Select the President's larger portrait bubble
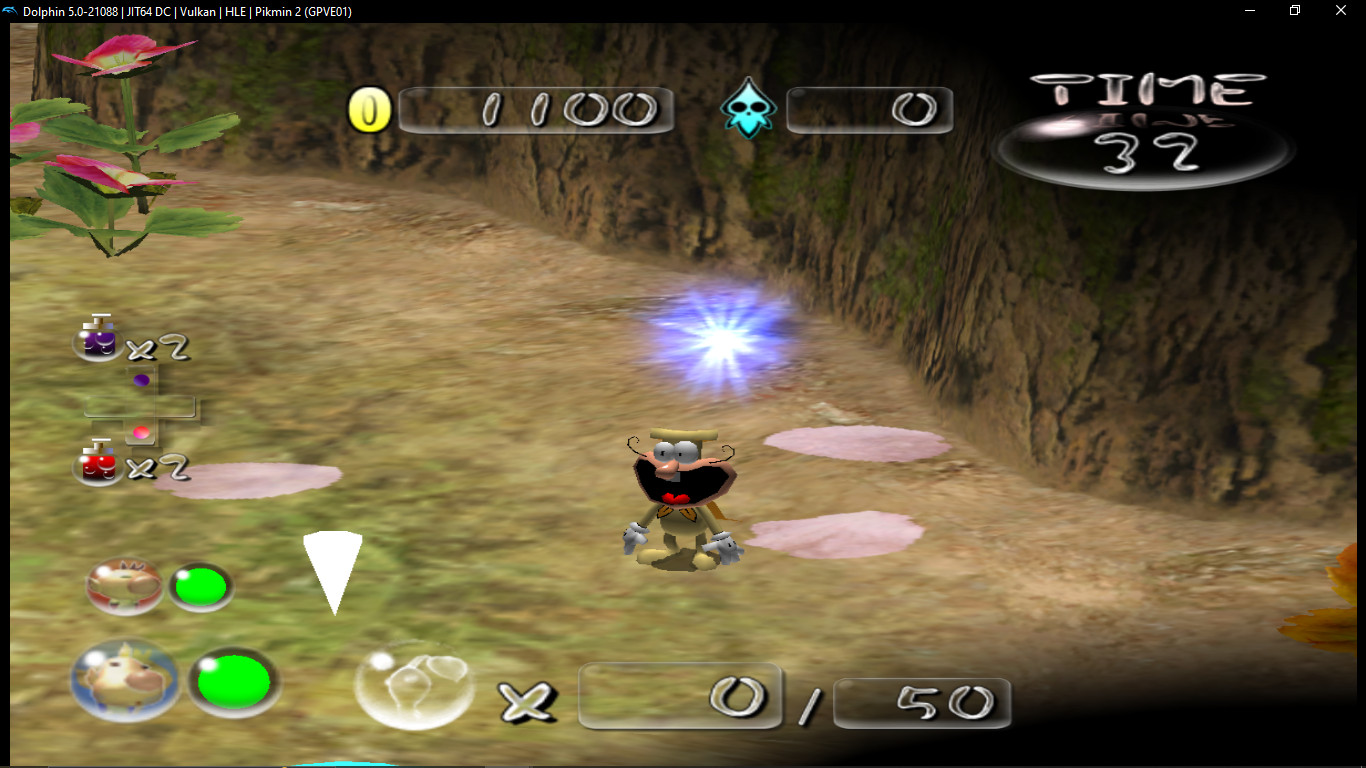The height and width of the screenshot is (768, 1366). click(x=122, y=681)
